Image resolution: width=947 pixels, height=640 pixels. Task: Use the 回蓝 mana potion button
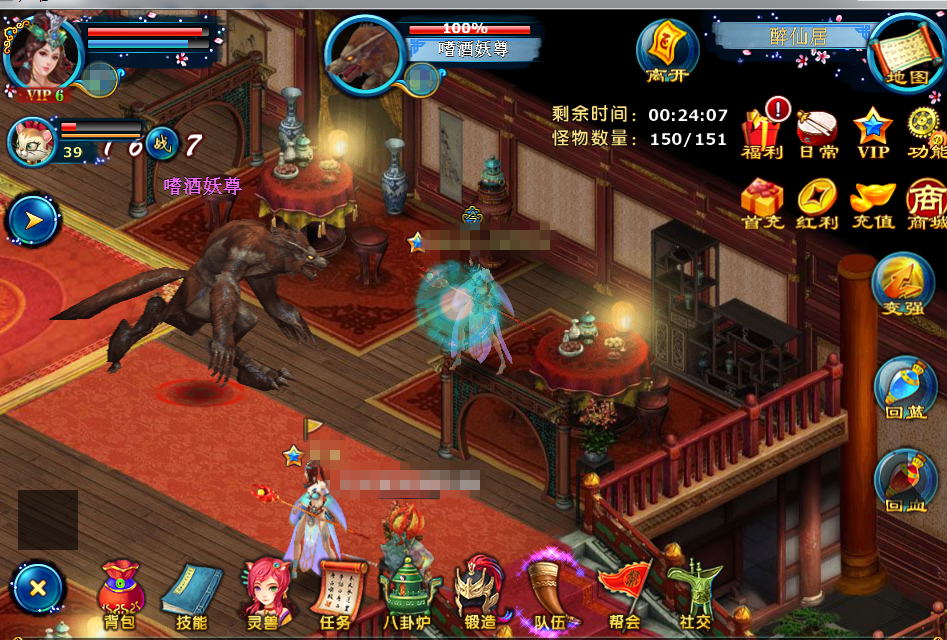click(x=904, y=390)
